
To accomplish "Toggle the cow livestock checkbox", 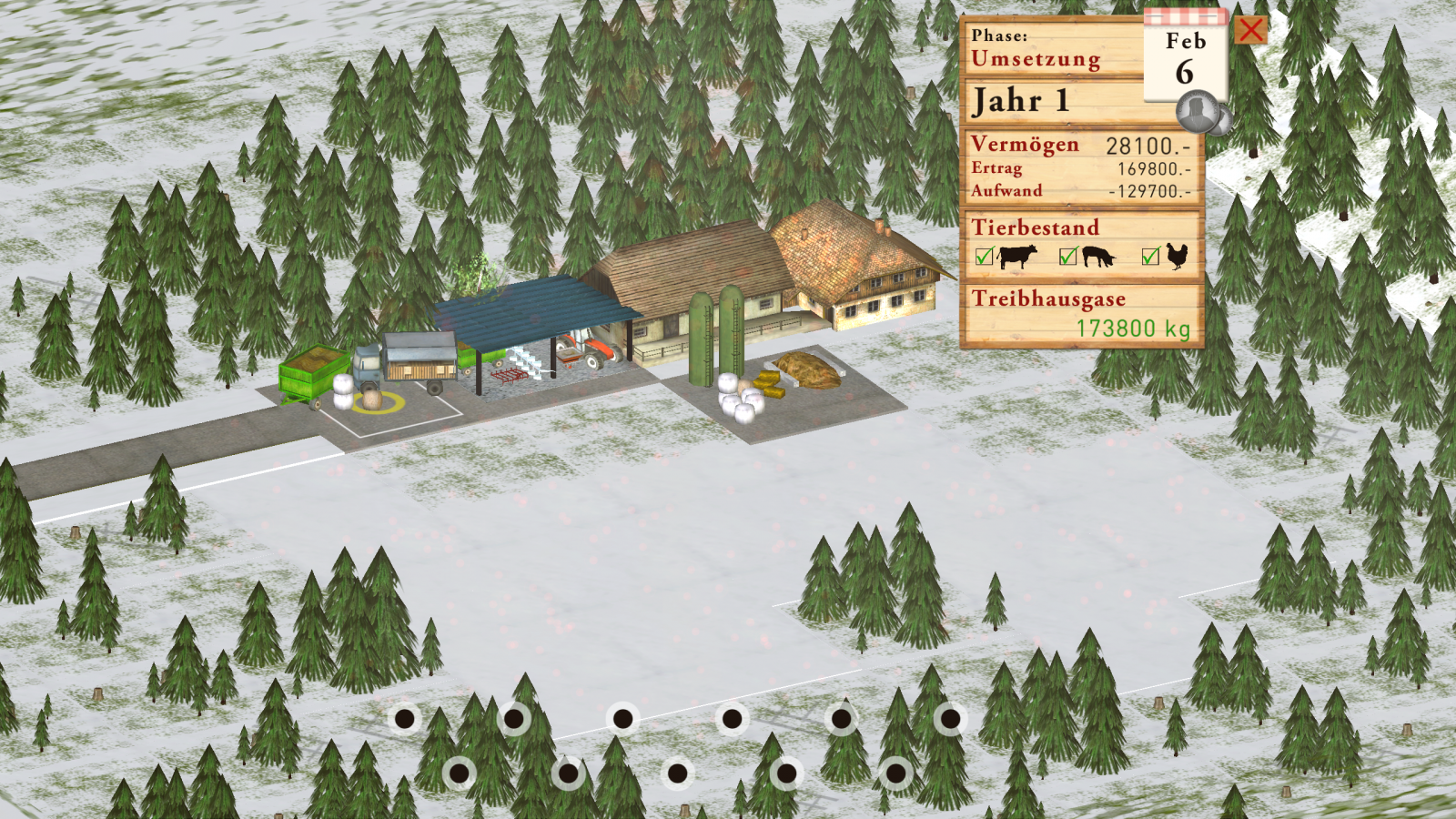I will point(984,257).
